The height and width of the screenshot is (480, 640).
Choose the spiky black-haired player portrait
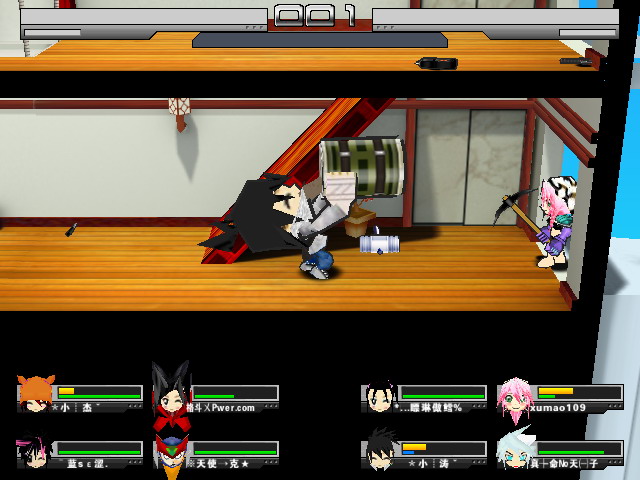tap(381, 451)
